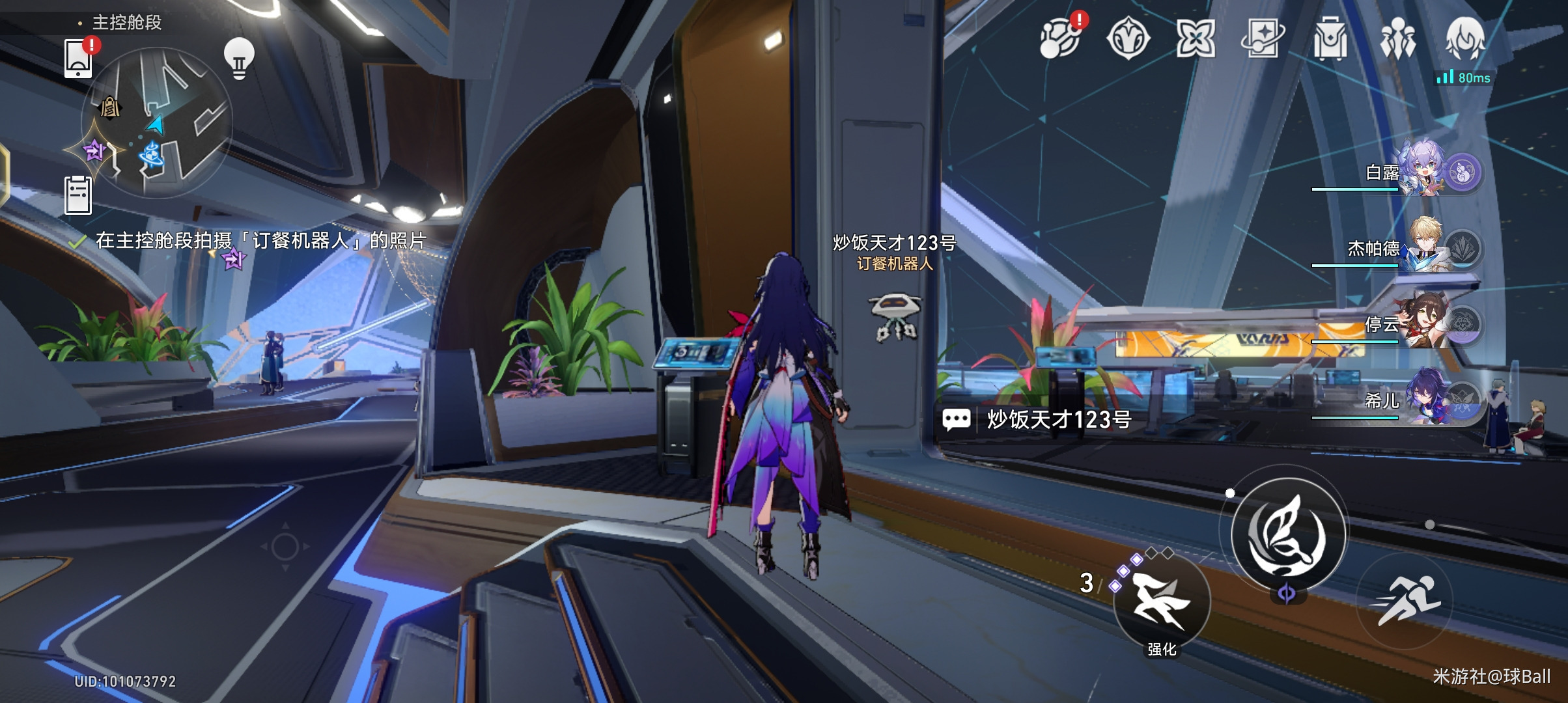Toggle the sprint running button
Viewport: 1568px width, 703px height.
point(1405,600)
